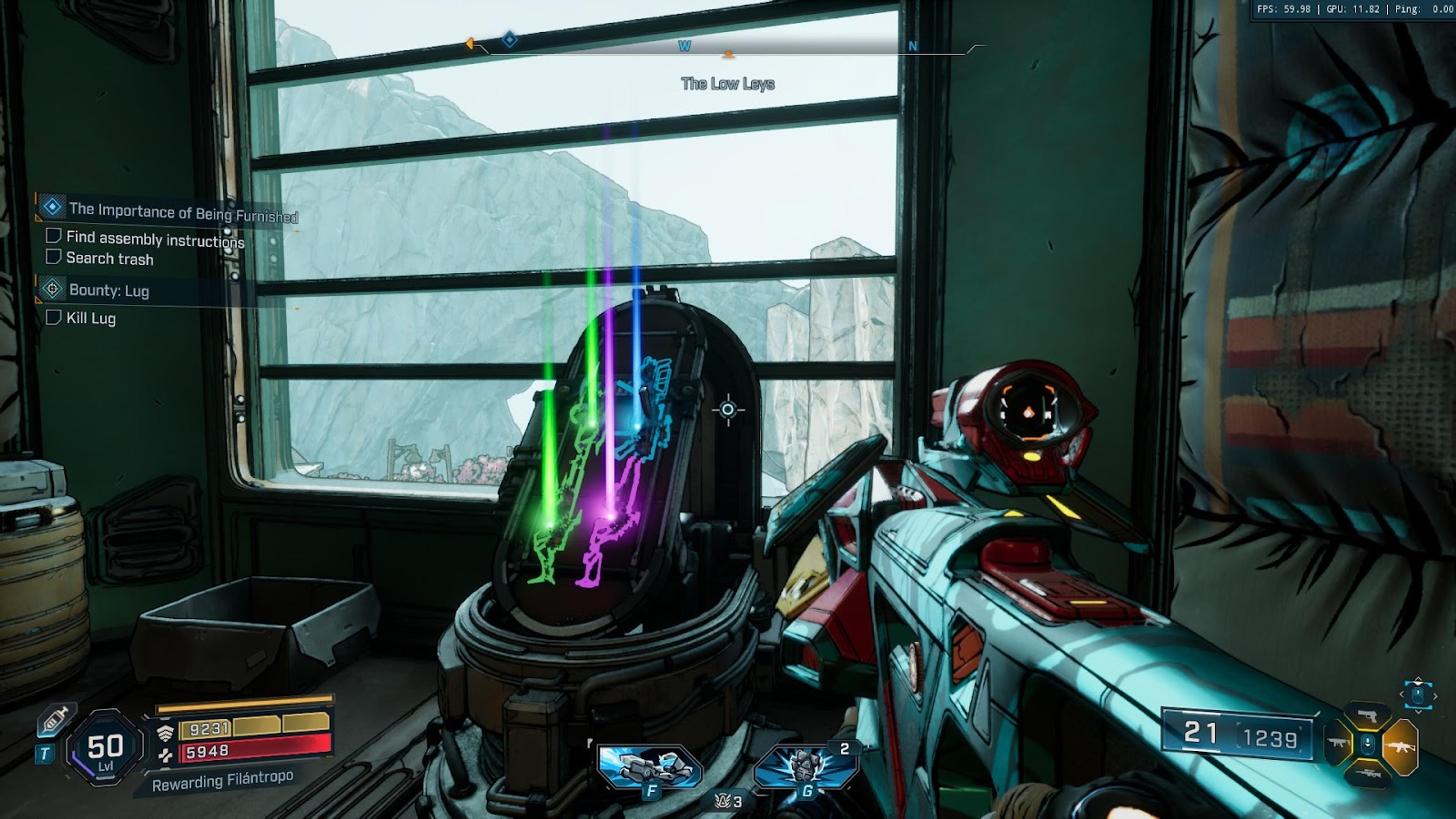
Task: Tick the Kill Lug objective checkbox
Action: point(53,317)
